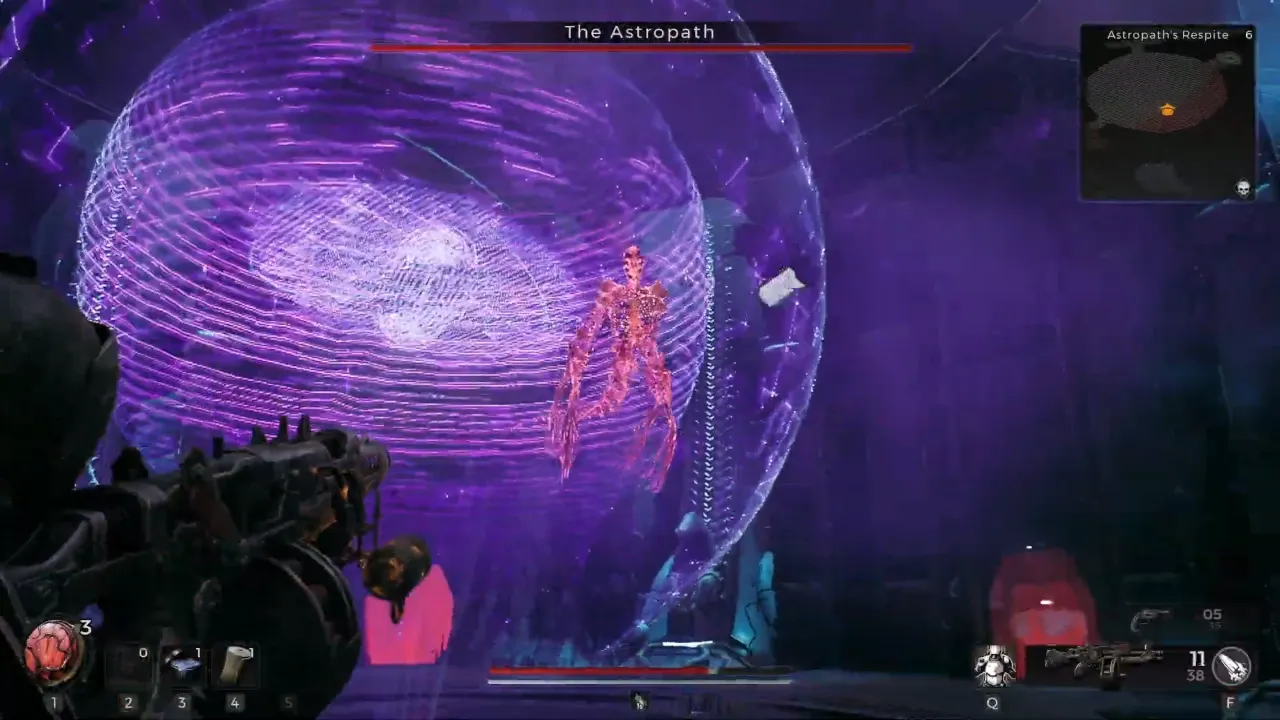This screenshot has height=720, width=1280.
Task: Click the number 6 beside the zone name
Action: click(x=1246, y=33)
